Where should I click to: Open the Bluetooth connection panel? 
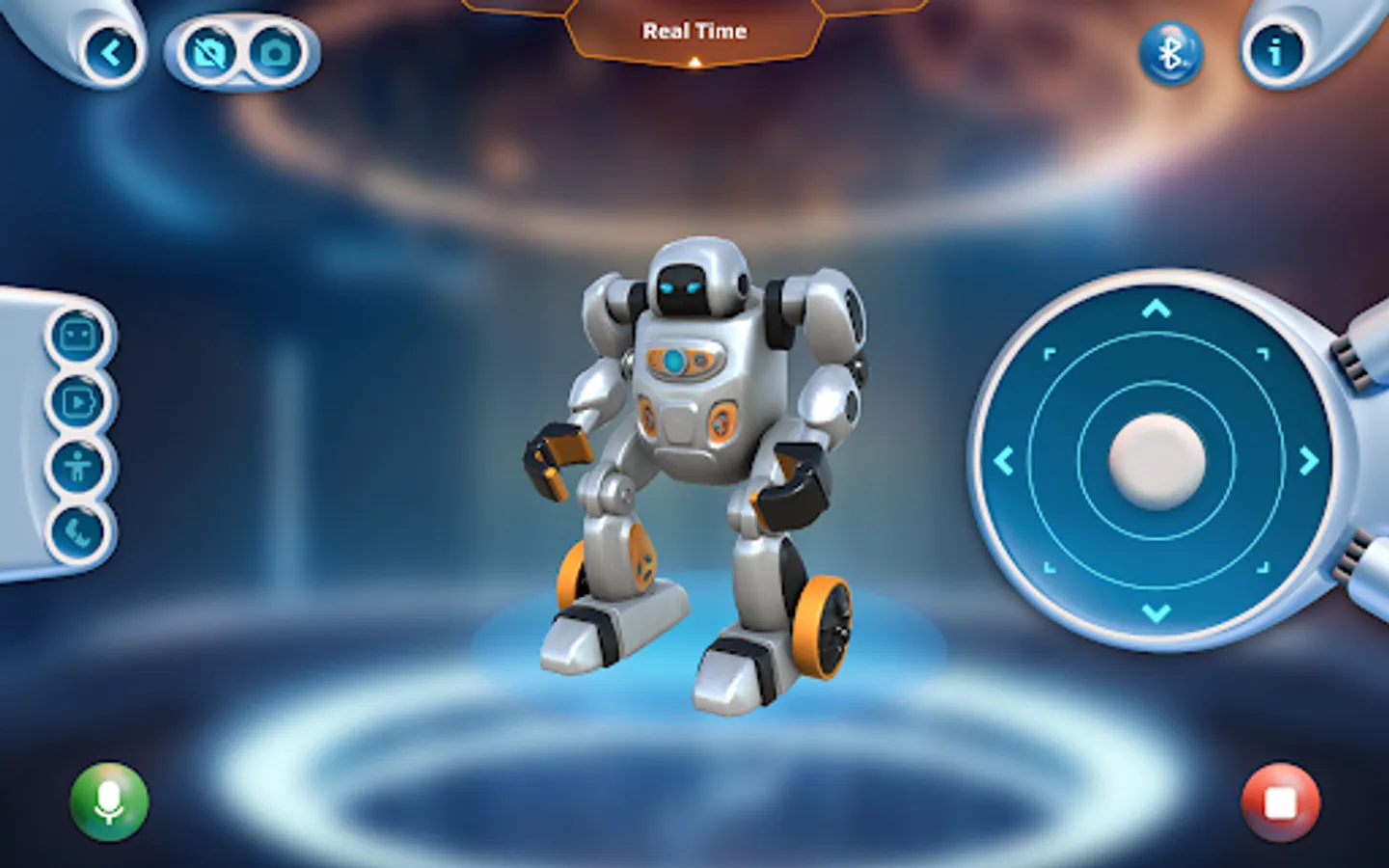1170,55
